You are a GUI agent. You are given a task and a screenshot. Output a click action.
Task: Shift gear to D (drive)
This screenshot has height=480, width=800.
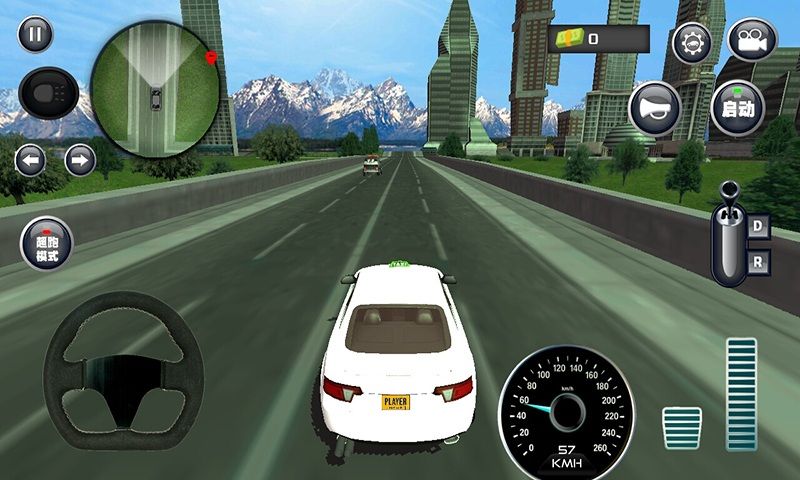pos(757,226)
